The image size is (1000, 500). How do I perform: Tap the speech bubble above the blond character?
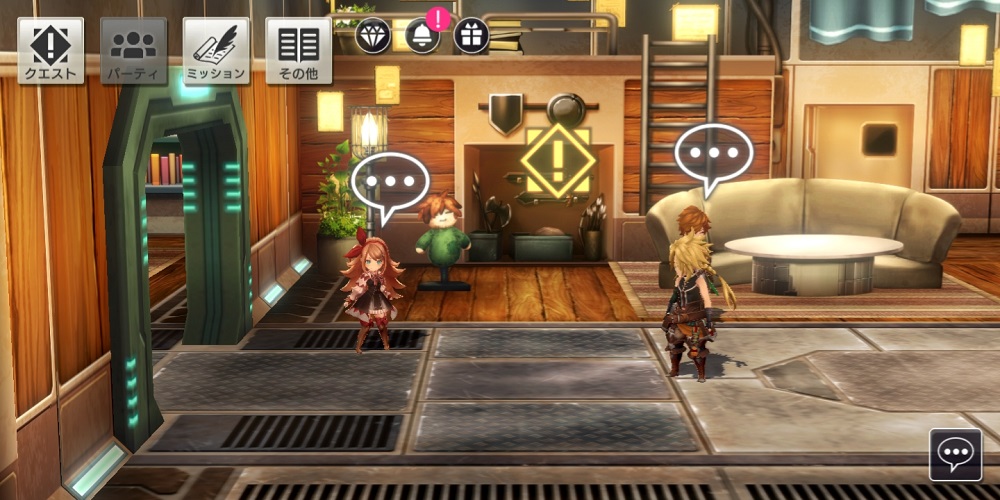click(x=714, y=155)
